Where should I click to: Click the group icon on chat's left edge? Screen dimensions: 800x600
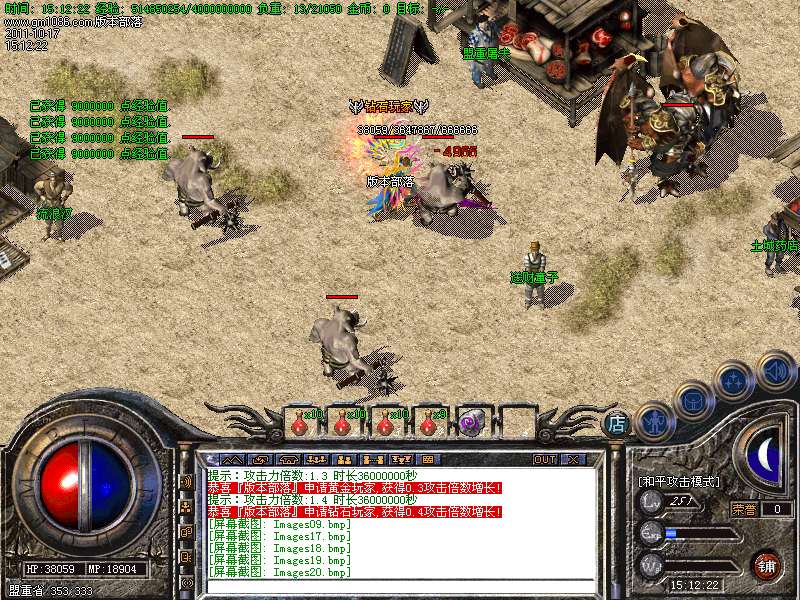[186, 508]
